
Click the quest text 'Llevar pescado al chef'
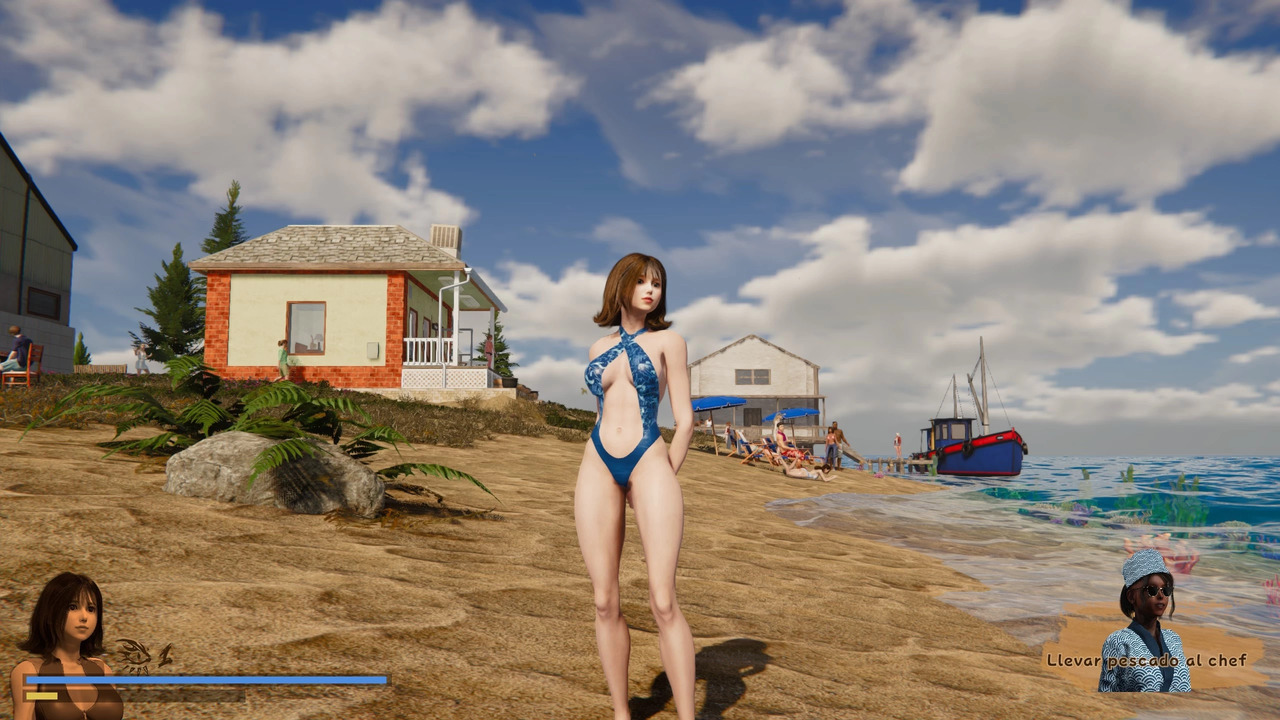(1146, 659)
